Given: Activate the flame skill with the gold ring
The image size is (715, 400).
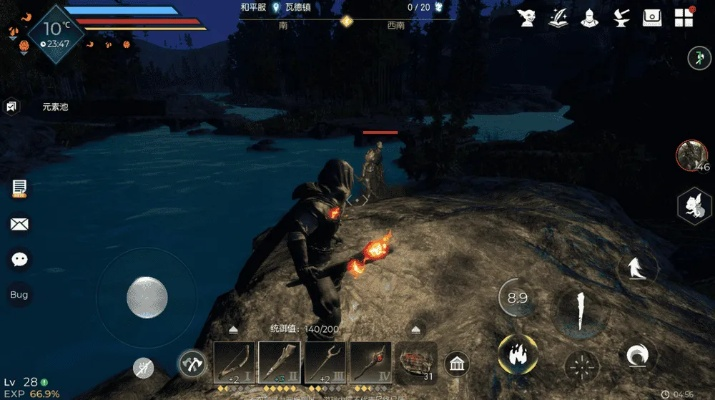Looking at the screenshot, I should click(x=518, y=353).
